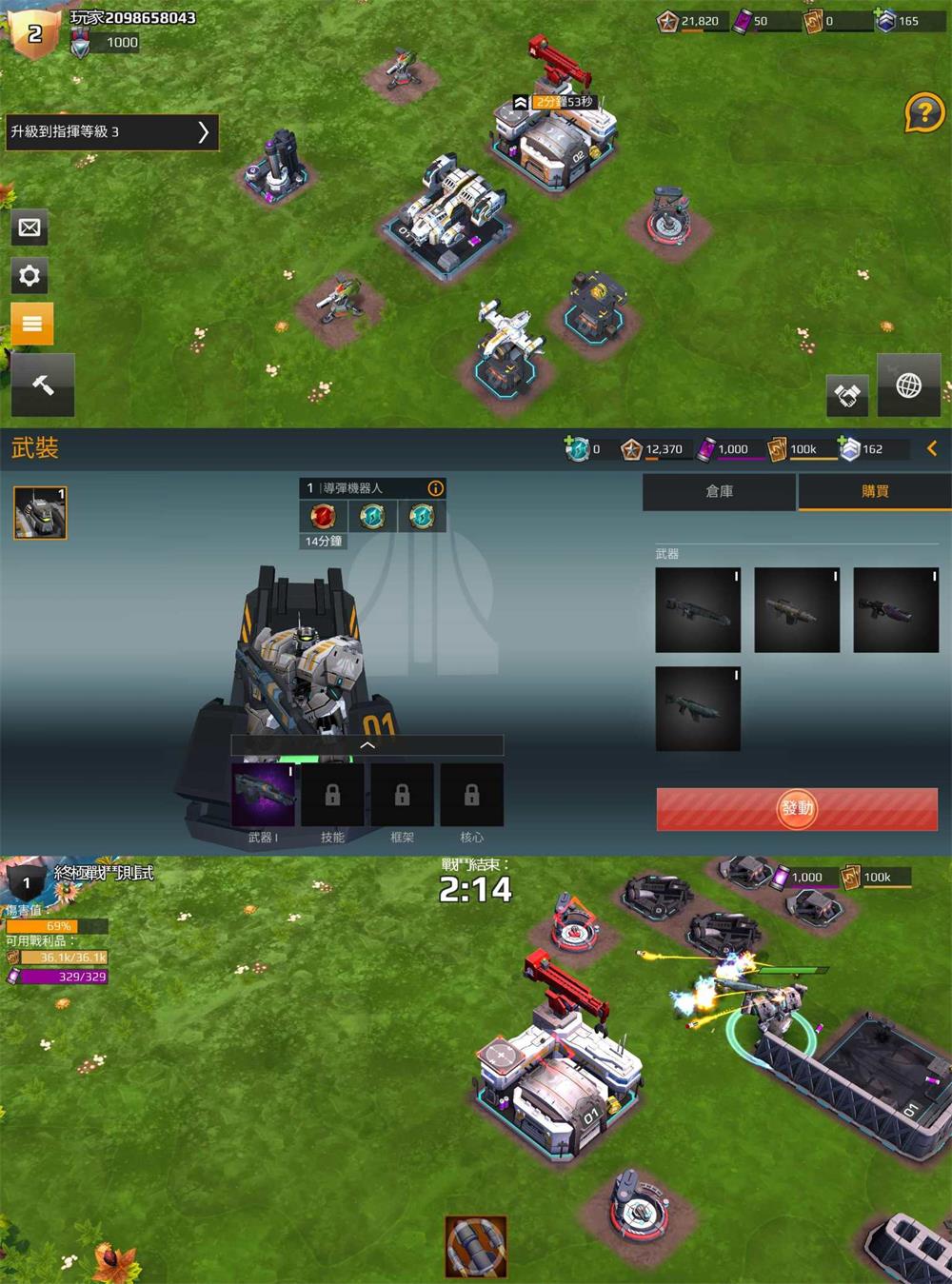Activate the missile barrage ability icon

tap(475, 1246)
